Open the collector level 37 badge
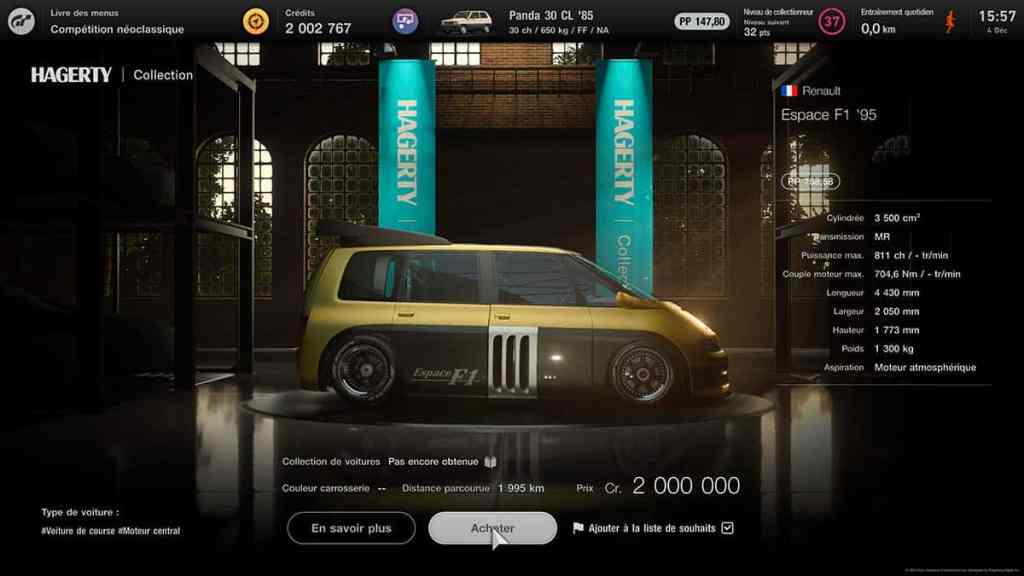This screenshot has width=1024, height=576. (x=831, y=21)
